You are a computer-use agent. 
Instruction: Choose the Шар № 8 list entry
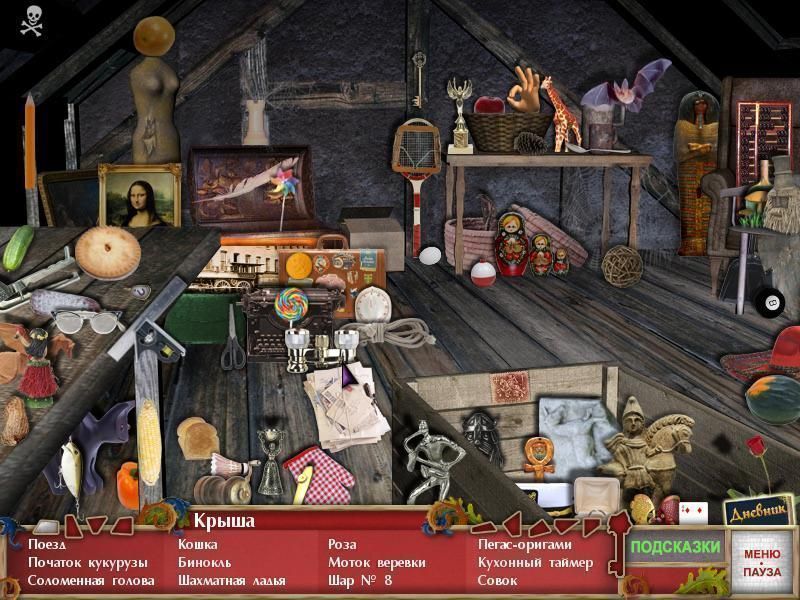[x=360, y=580]
